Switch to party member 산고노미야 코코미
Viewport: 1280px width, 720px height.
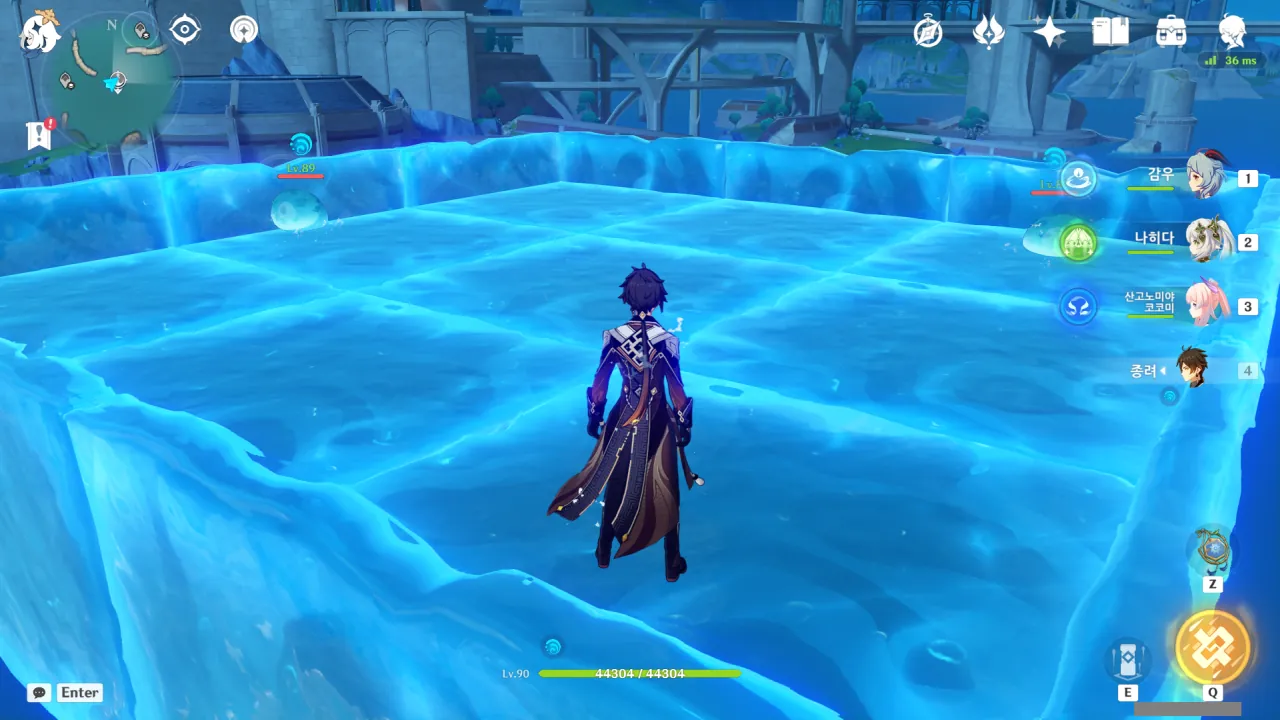(1205, 305)
